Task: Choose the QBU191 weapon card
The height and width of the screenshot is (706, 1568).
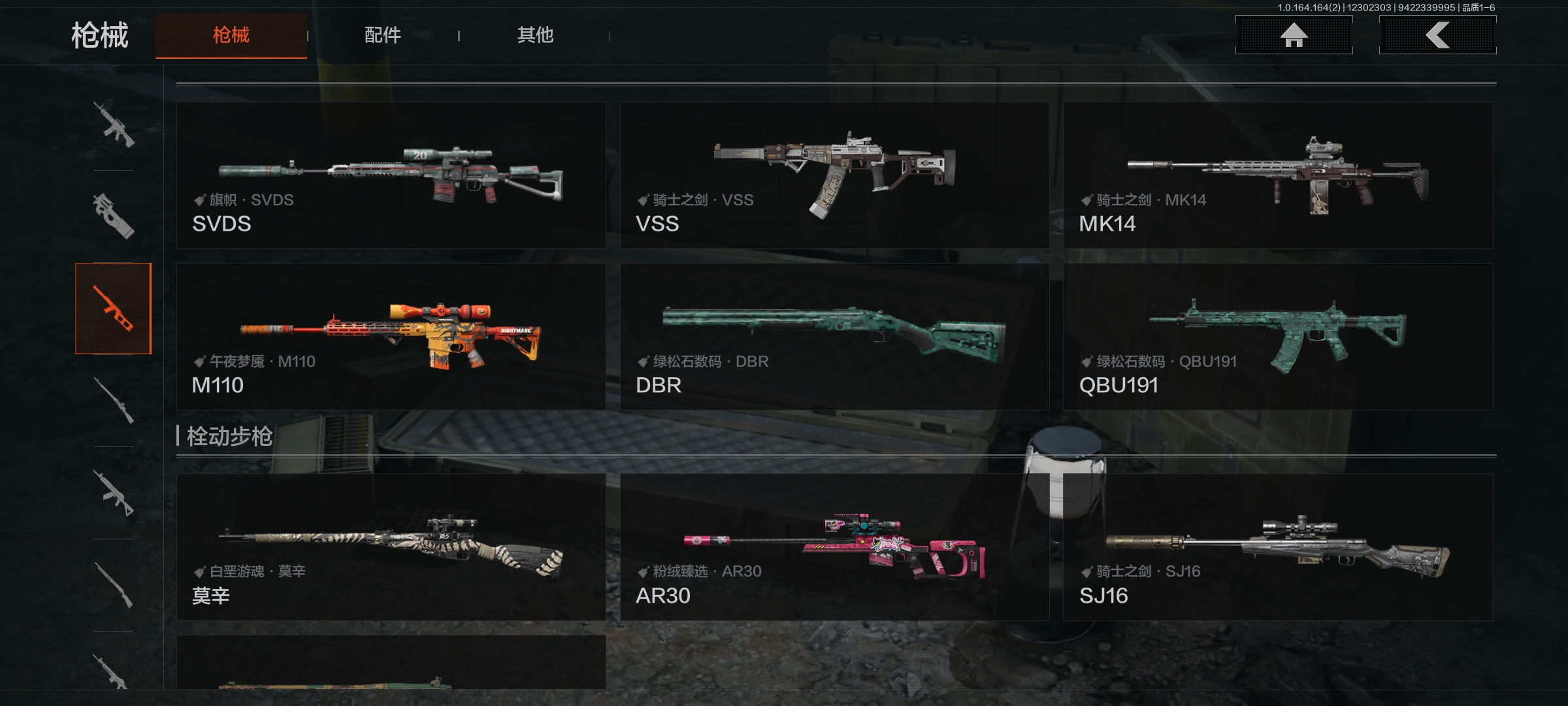Action: click(x=1278, y=337)
